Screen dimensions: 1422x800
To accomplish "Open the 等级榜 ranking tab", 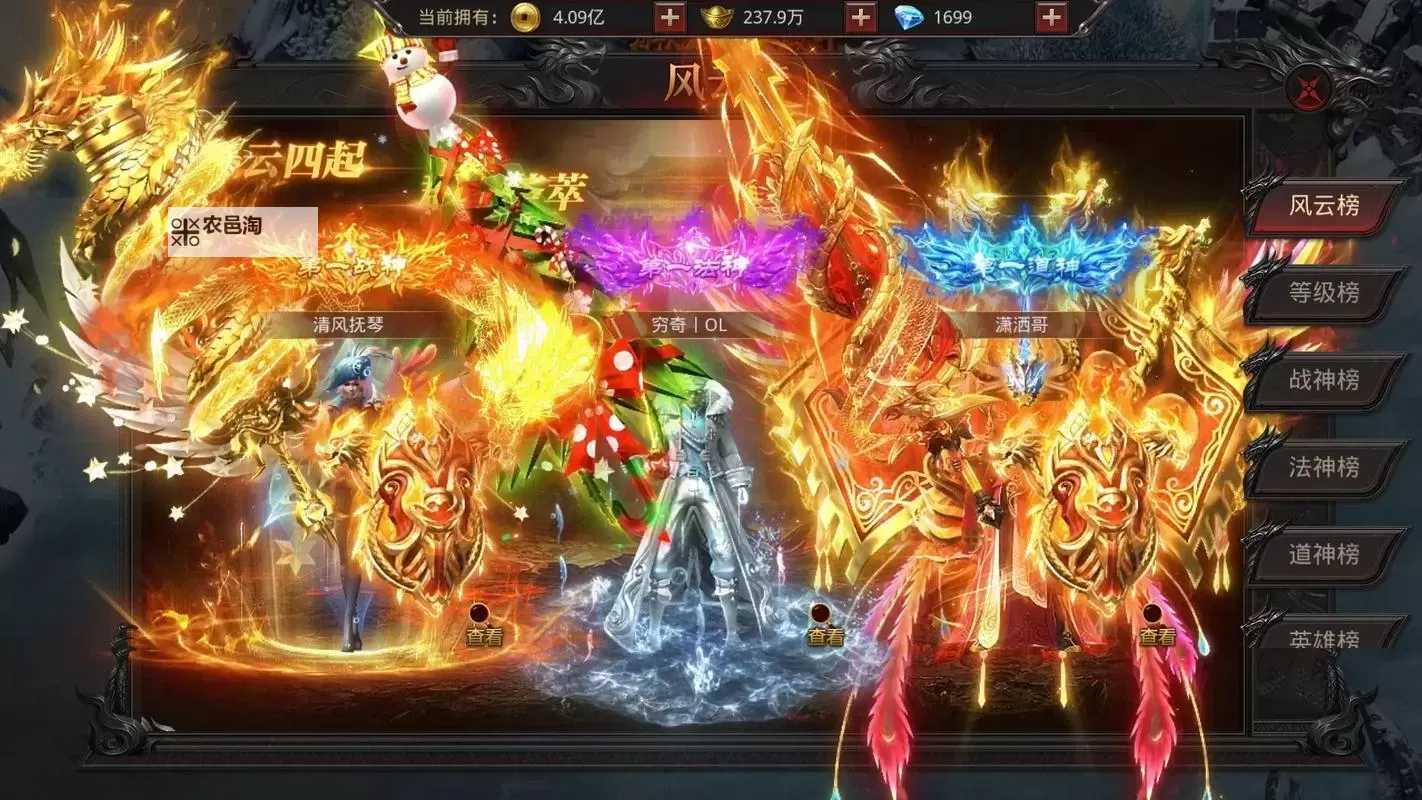I will 1323,293.
